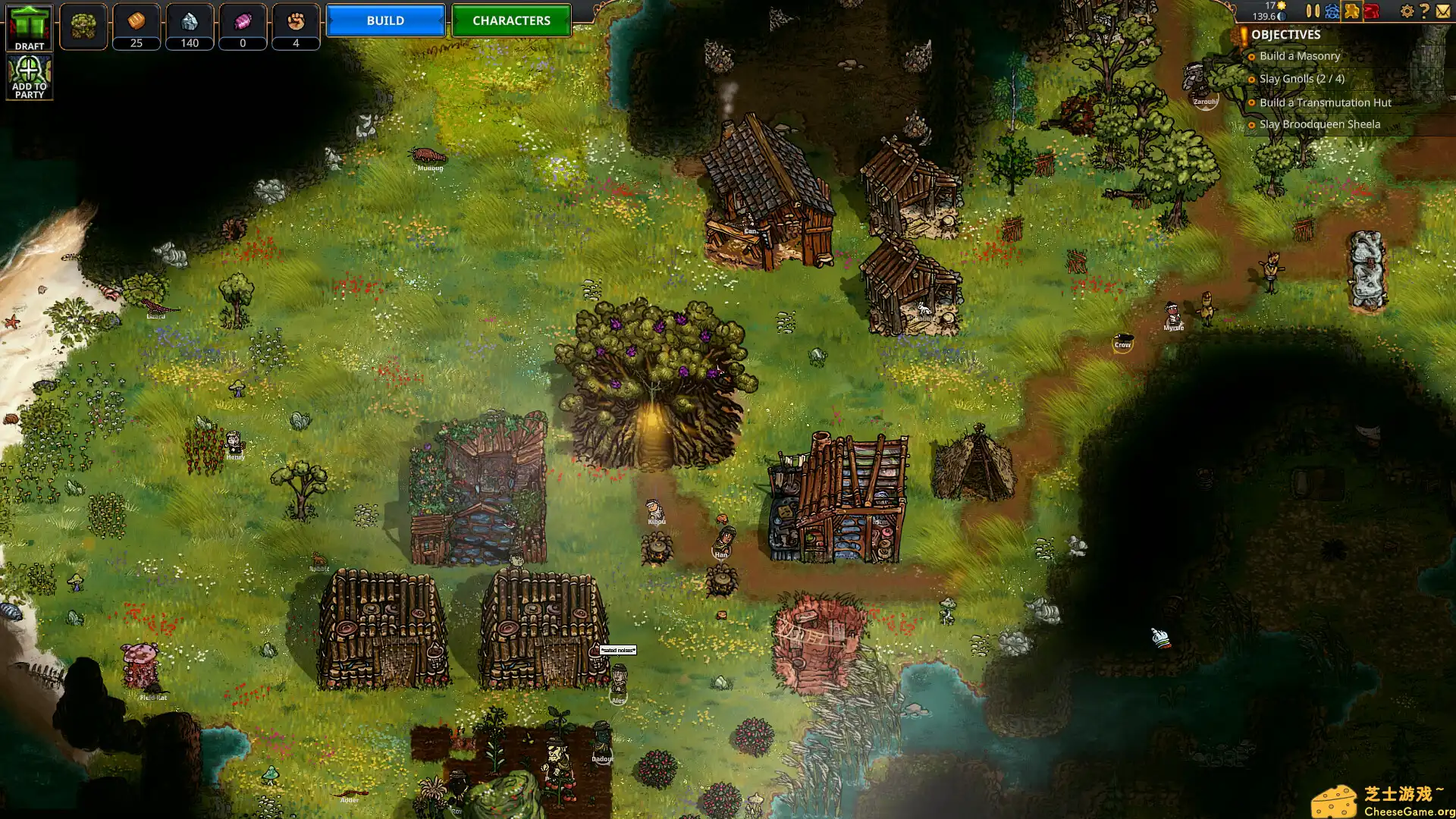Open settings with the gear icon

[1407, 11]
